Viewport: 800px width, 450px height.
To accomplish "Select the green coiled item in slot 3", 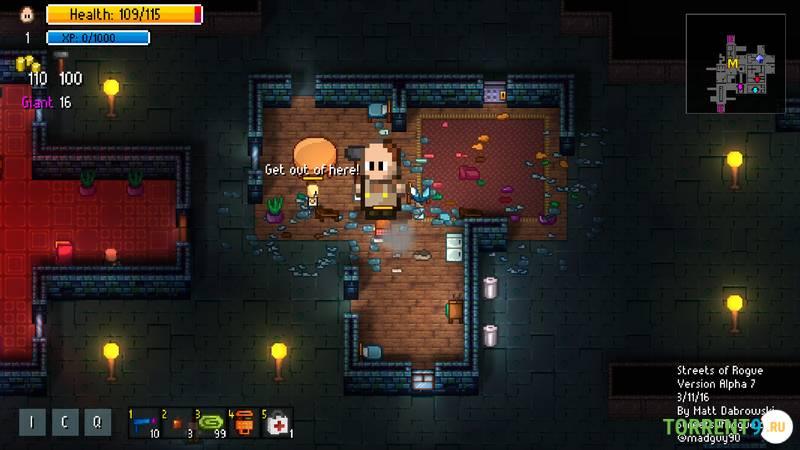I will tap(210, 422).
